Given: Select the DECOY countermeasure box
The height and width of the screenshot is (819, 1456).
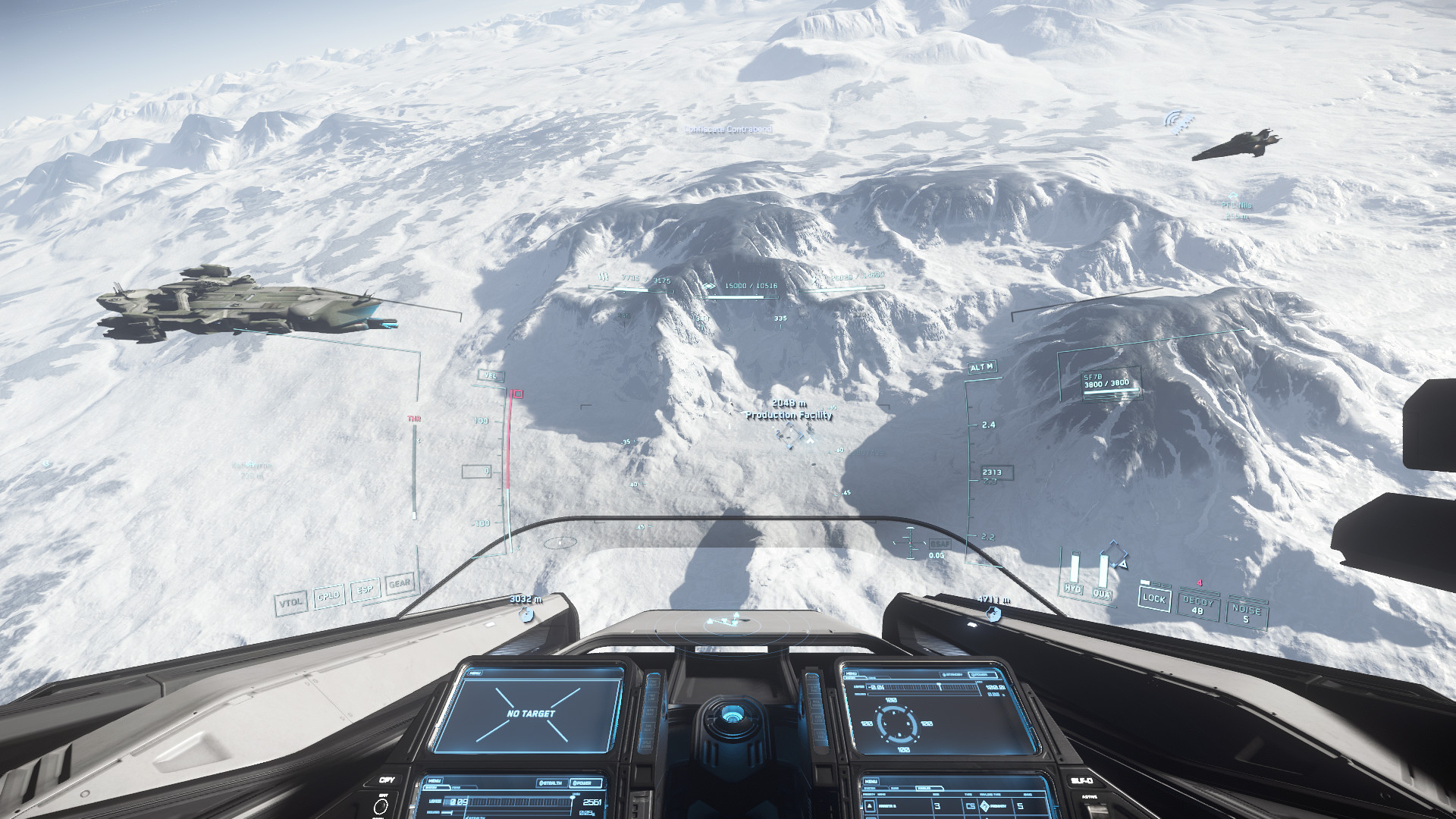Looking at the screenshot, I should 1197,605.
